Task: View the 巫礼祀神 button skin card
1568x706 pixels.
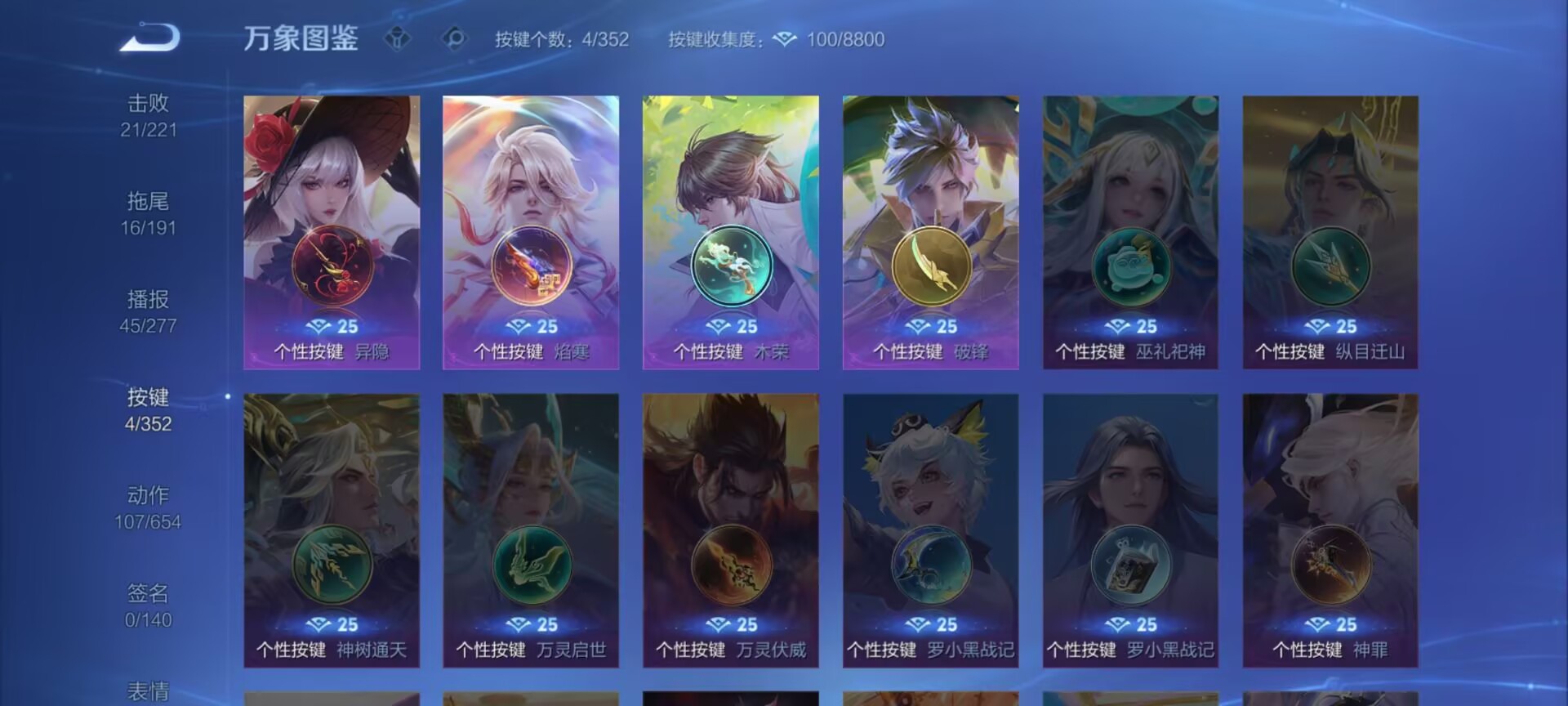Action: (1130, 232)
